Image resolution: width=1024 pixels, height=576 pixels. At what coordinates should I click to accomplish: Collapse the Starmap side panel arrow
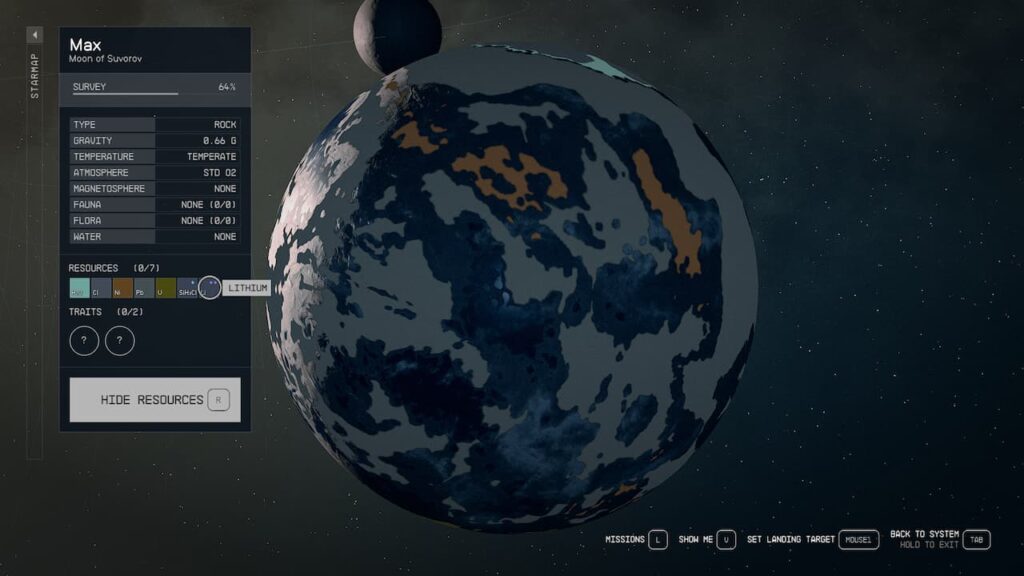[x=35, y=35]
